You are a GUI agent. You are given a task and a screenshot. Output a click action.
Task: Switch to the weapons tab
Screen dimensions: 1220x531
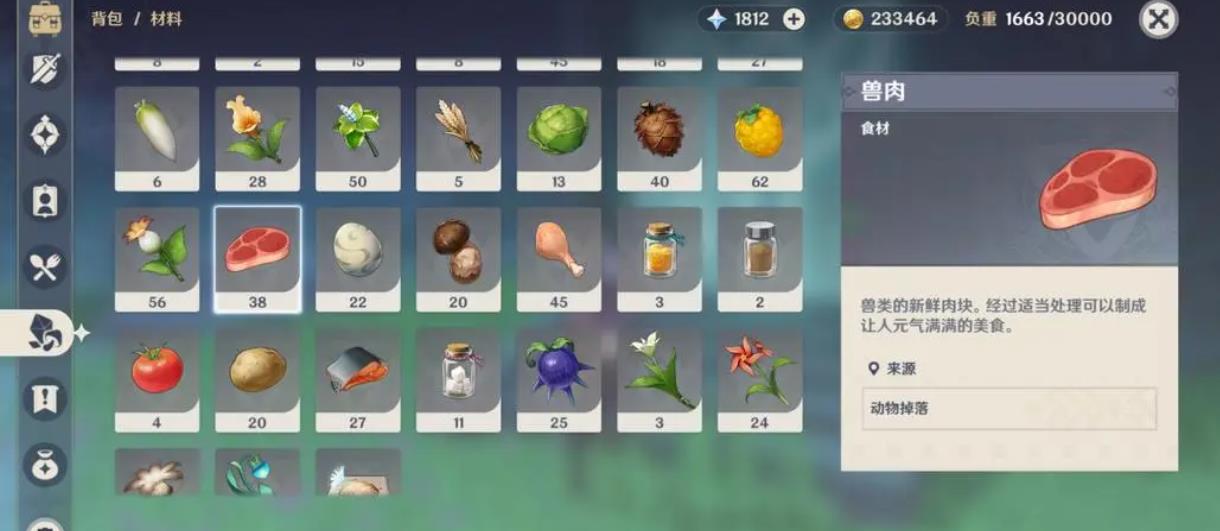45,70
